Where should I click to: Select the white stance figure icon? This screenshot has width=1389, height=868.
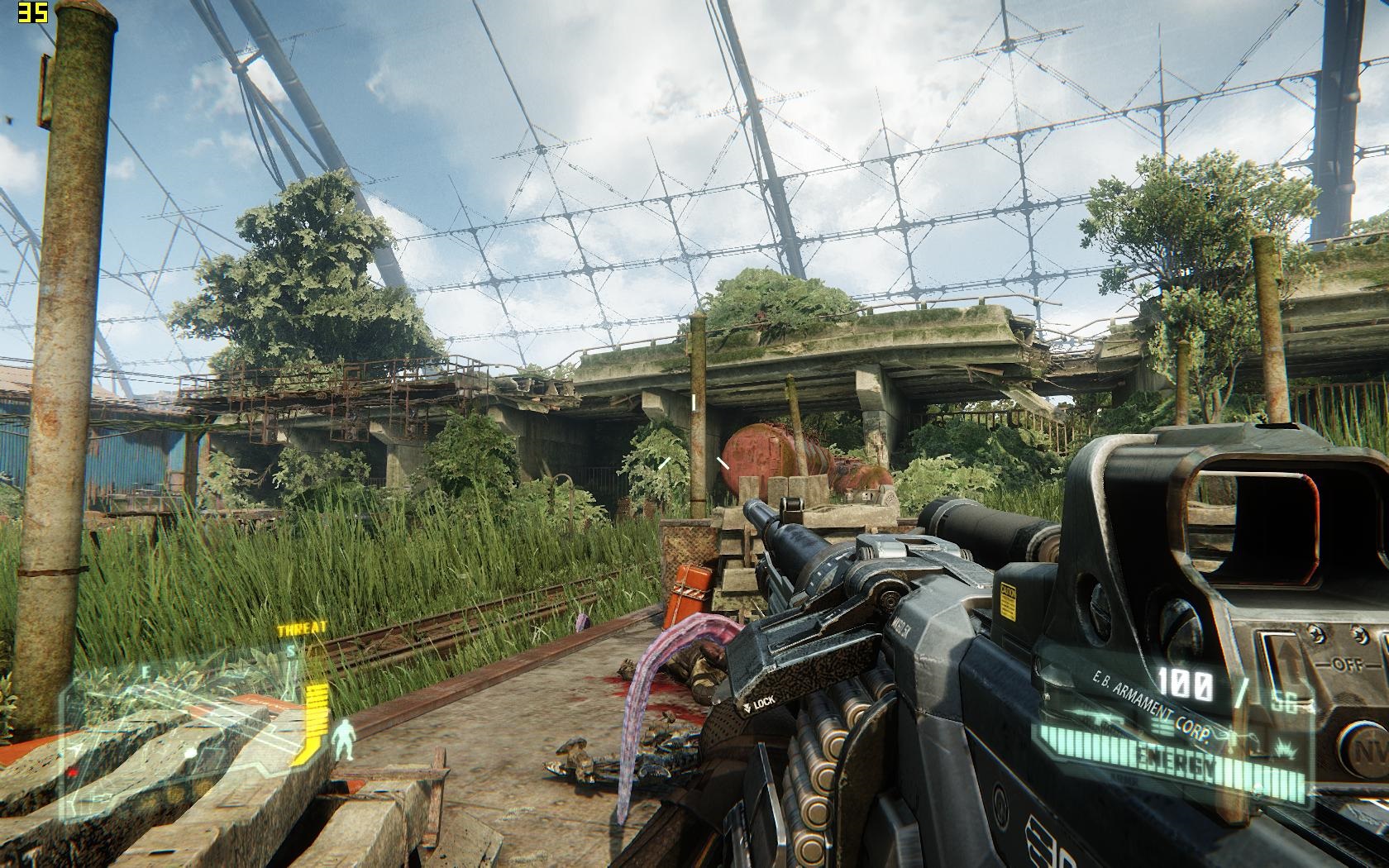(x=345, y=738)
